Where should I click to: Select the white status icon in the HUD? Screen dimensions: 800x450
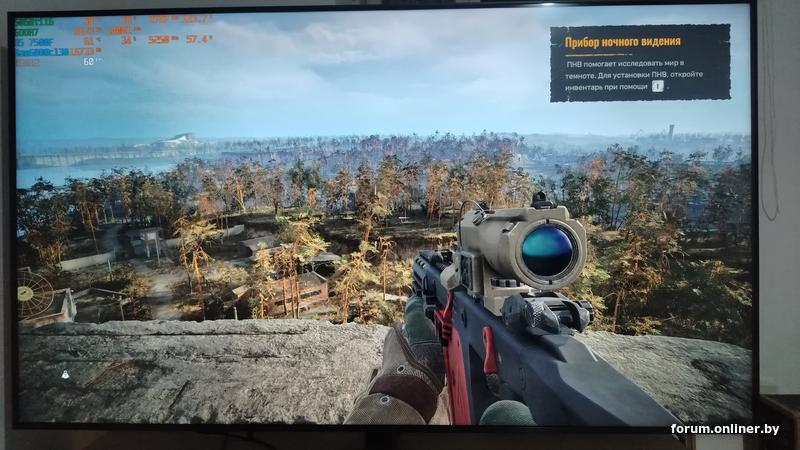pos(65,373)
